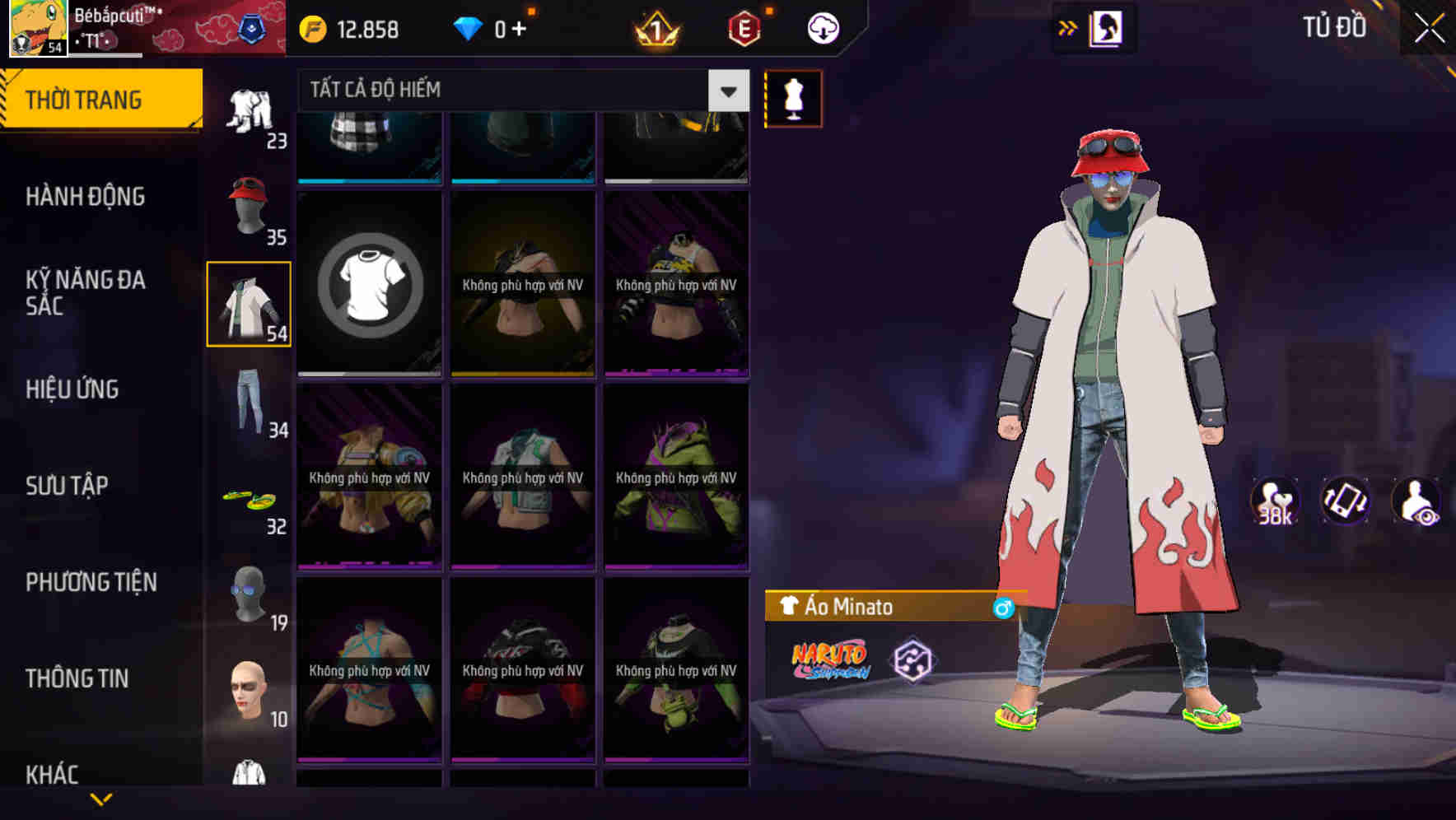Switch to the HÀNH ĐỘNG tab
Screen dimensions: 1456x820
[x=85, y=198]
